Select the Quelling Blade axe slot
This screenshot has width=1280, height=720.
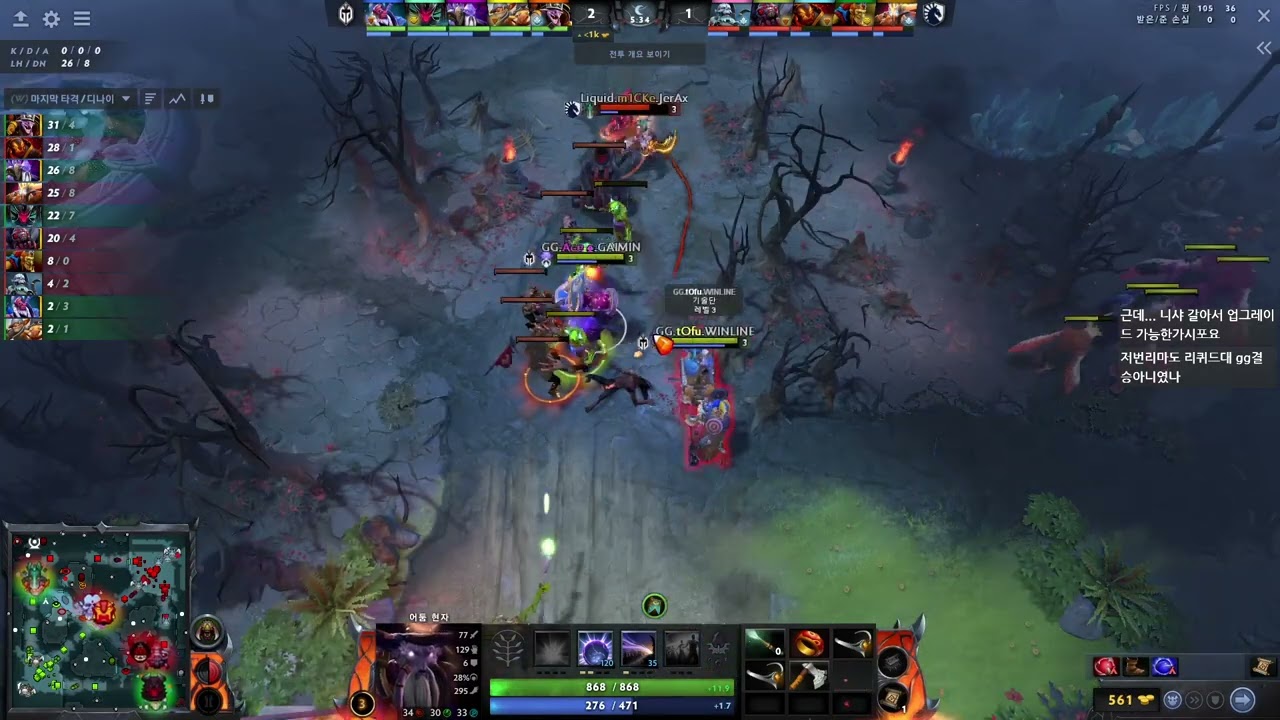808,677
